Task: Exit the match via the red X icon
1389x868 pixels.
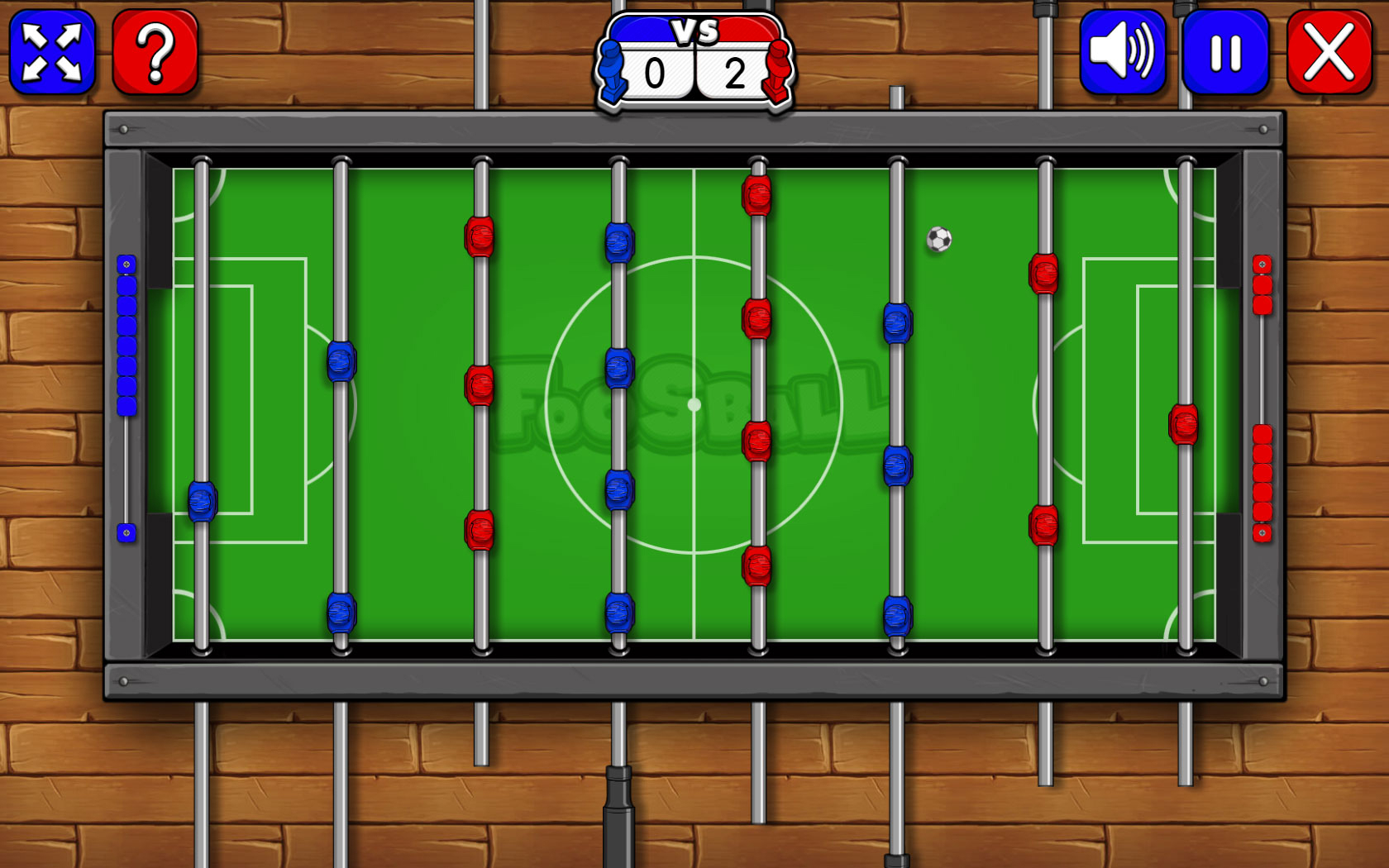Action: pos(1329,53)
